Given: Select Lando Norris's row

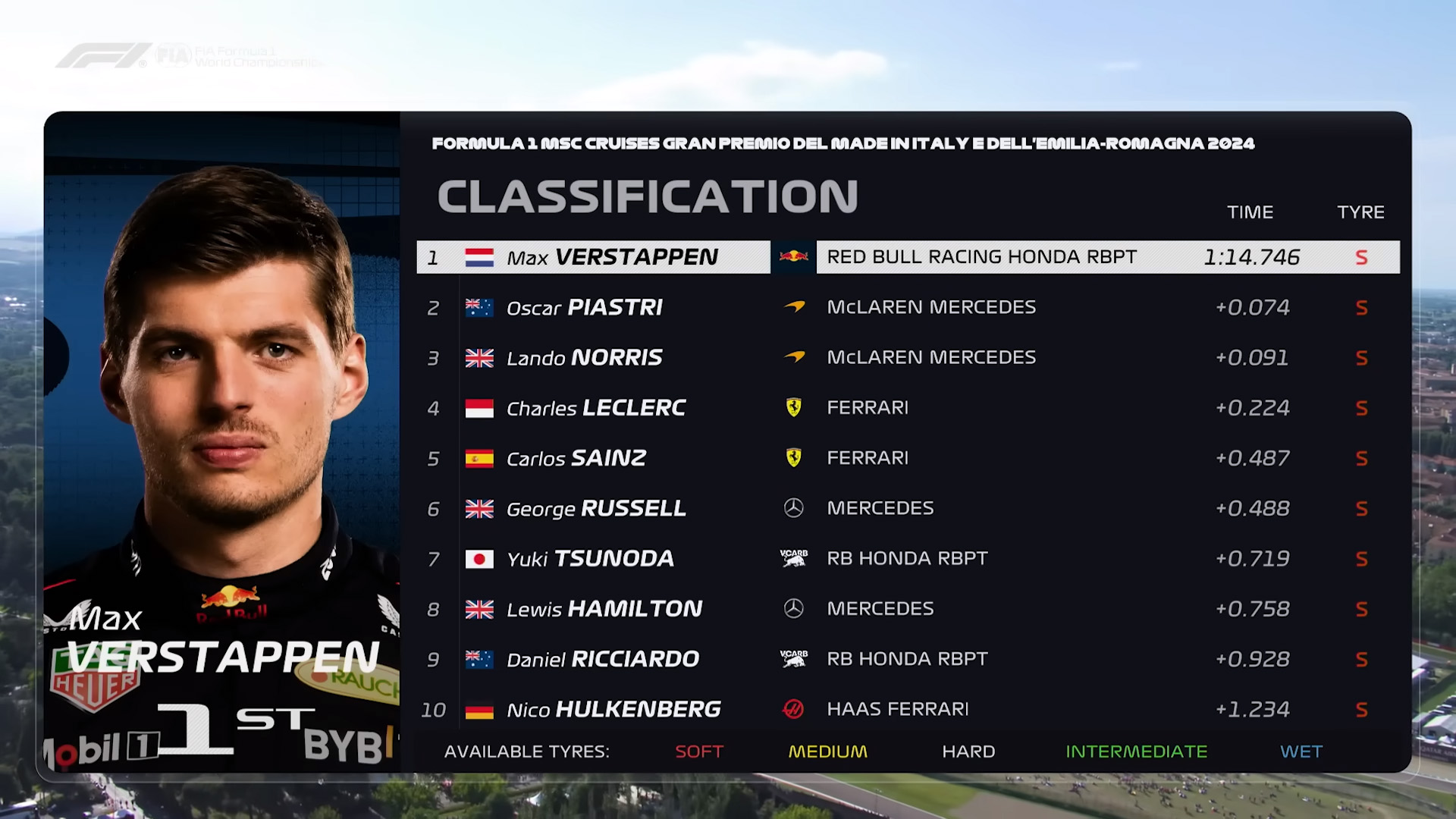Looking at the screenshot, I should click(x=585, y=358).
